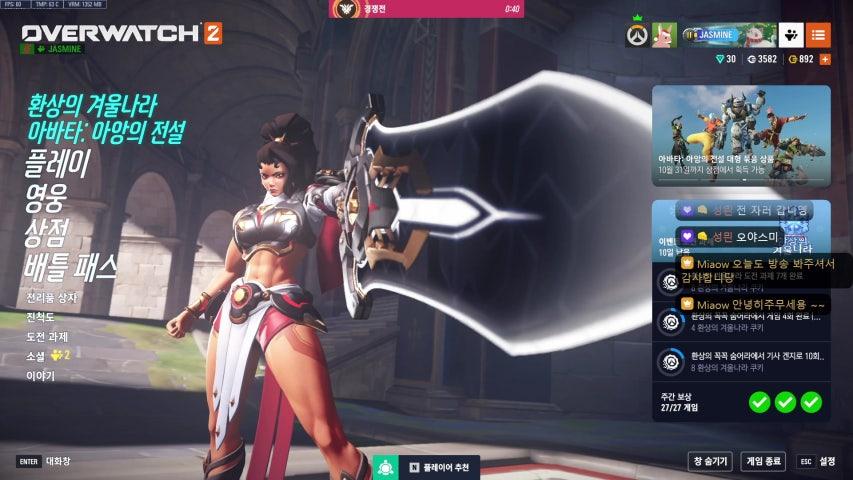
Task: Open the 소셜 (Social) menu
Action: point(37,356)
